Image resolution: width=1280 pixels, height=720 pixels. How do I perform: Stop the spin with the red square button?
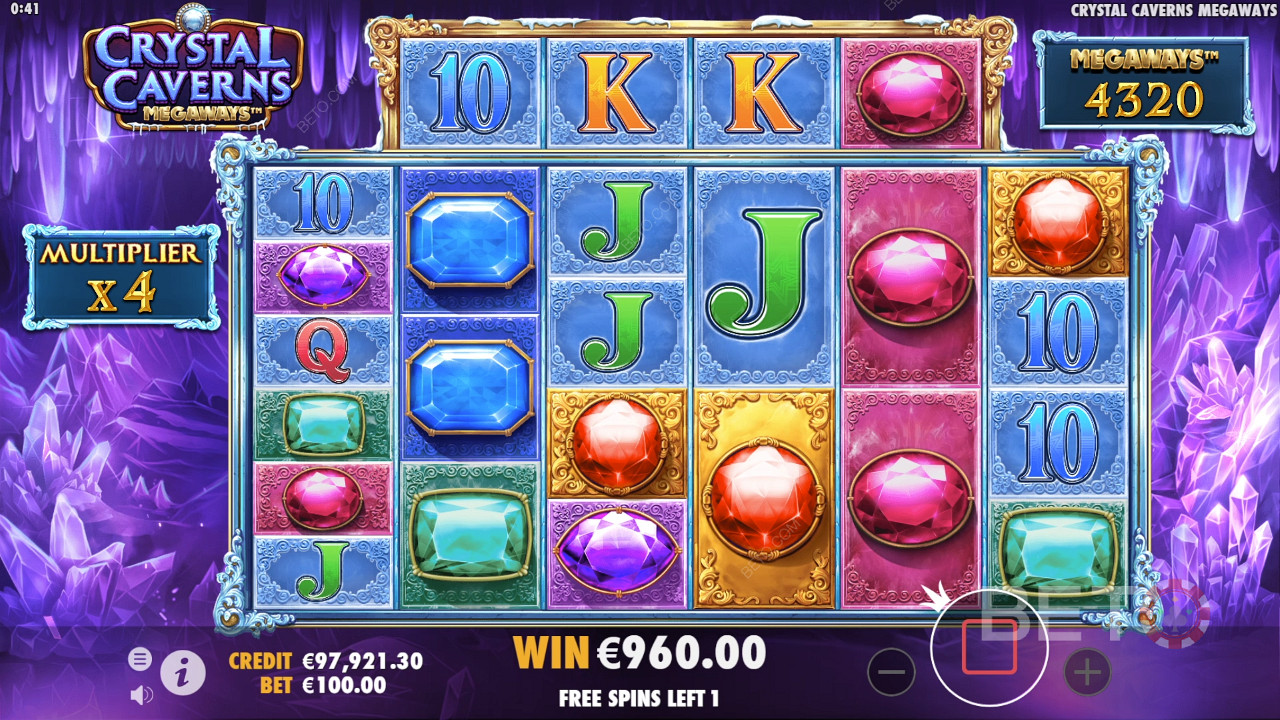tap(989, 647)
